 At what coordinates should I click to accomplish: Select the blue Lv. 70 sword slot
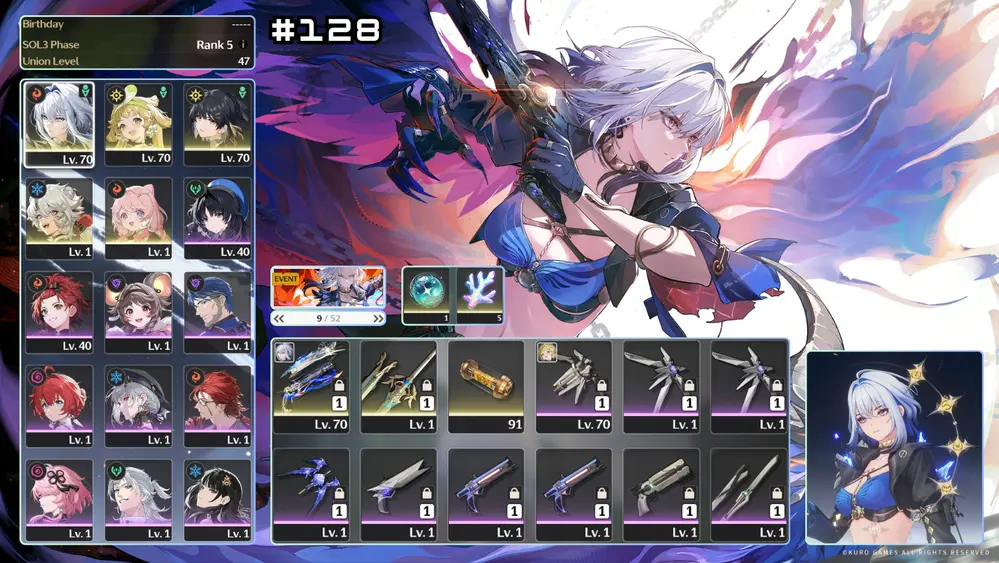(x=311, y=385)
